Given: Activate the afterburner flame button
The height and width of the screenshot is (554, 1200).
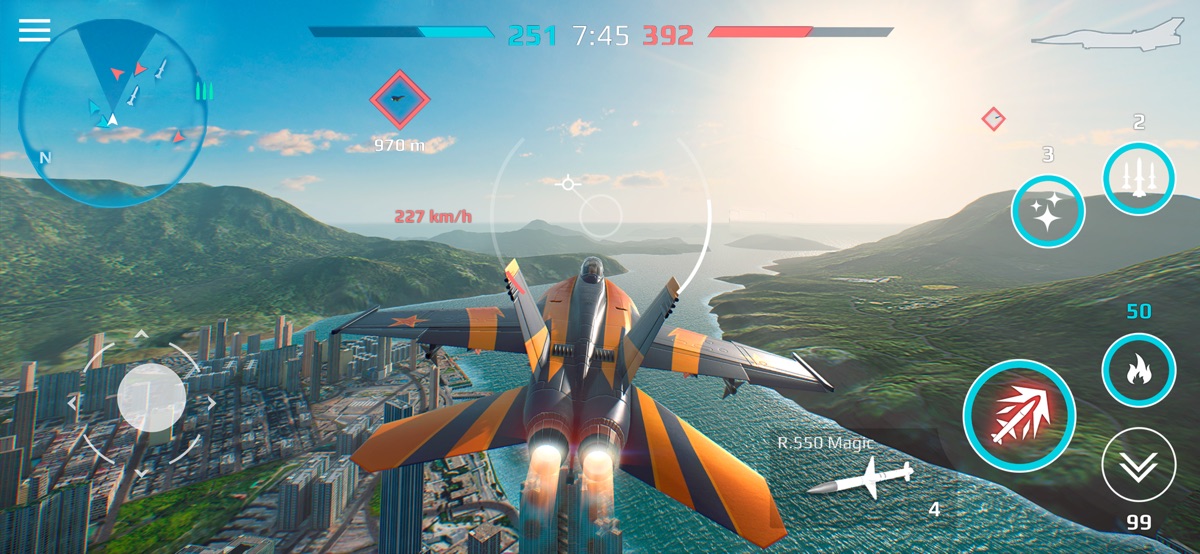Looking at the screenshot, I should (1138, 370).
